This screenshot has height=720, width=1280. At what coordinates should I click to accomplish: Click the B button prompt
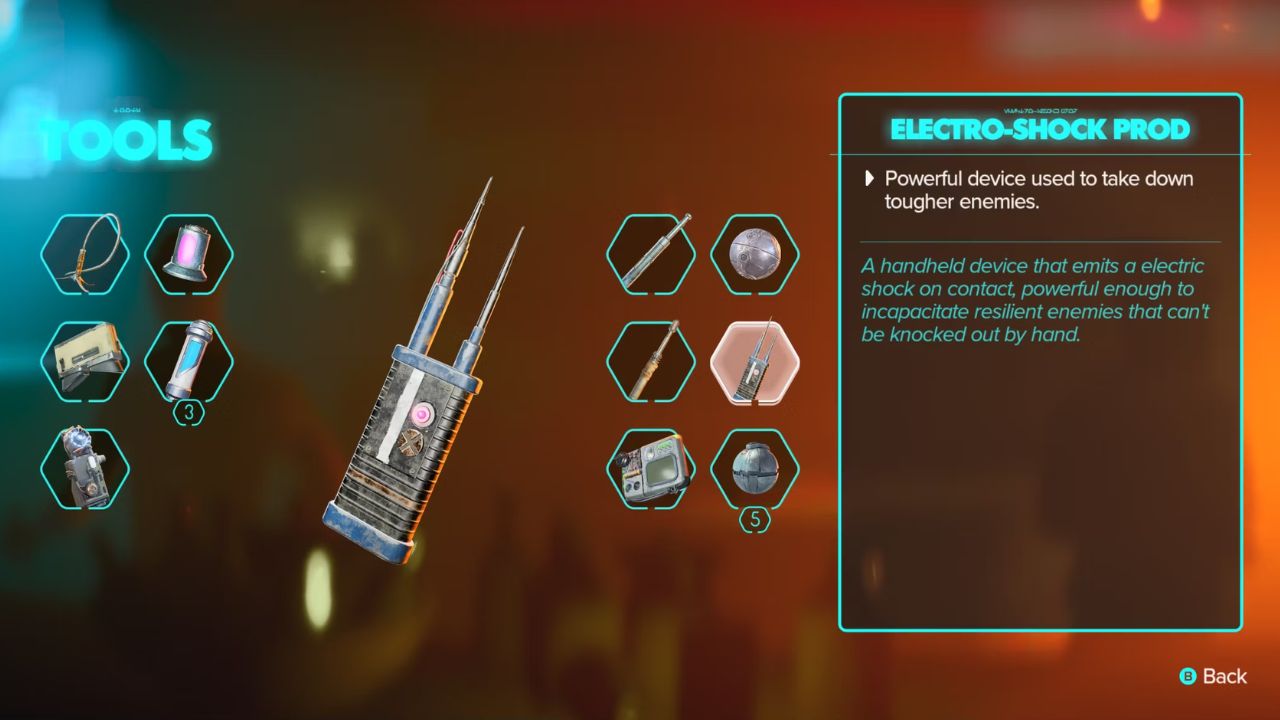coord(1190,677)
